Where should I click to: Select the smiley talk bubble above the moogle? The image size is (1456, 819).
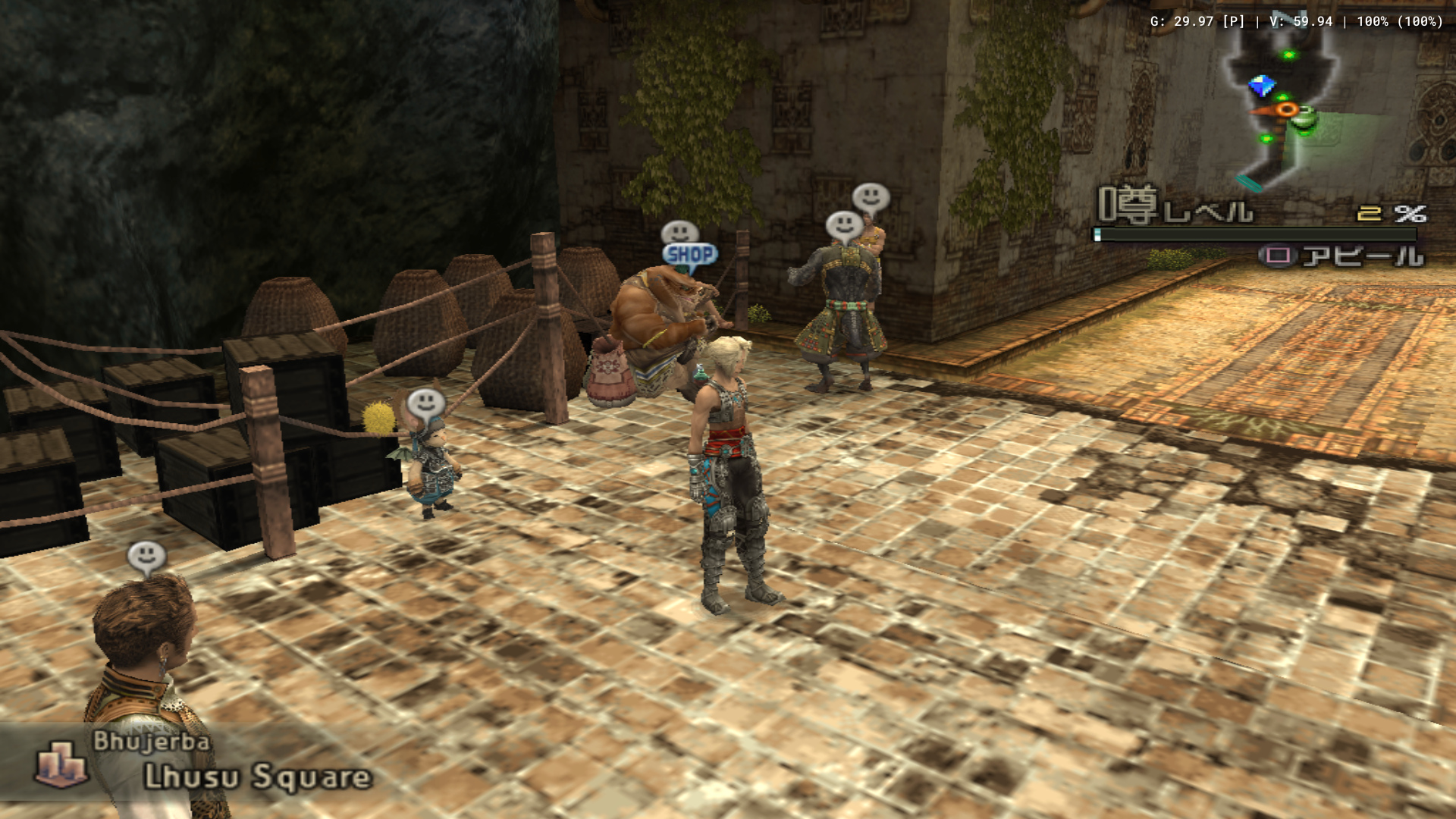tap(425, 403)
